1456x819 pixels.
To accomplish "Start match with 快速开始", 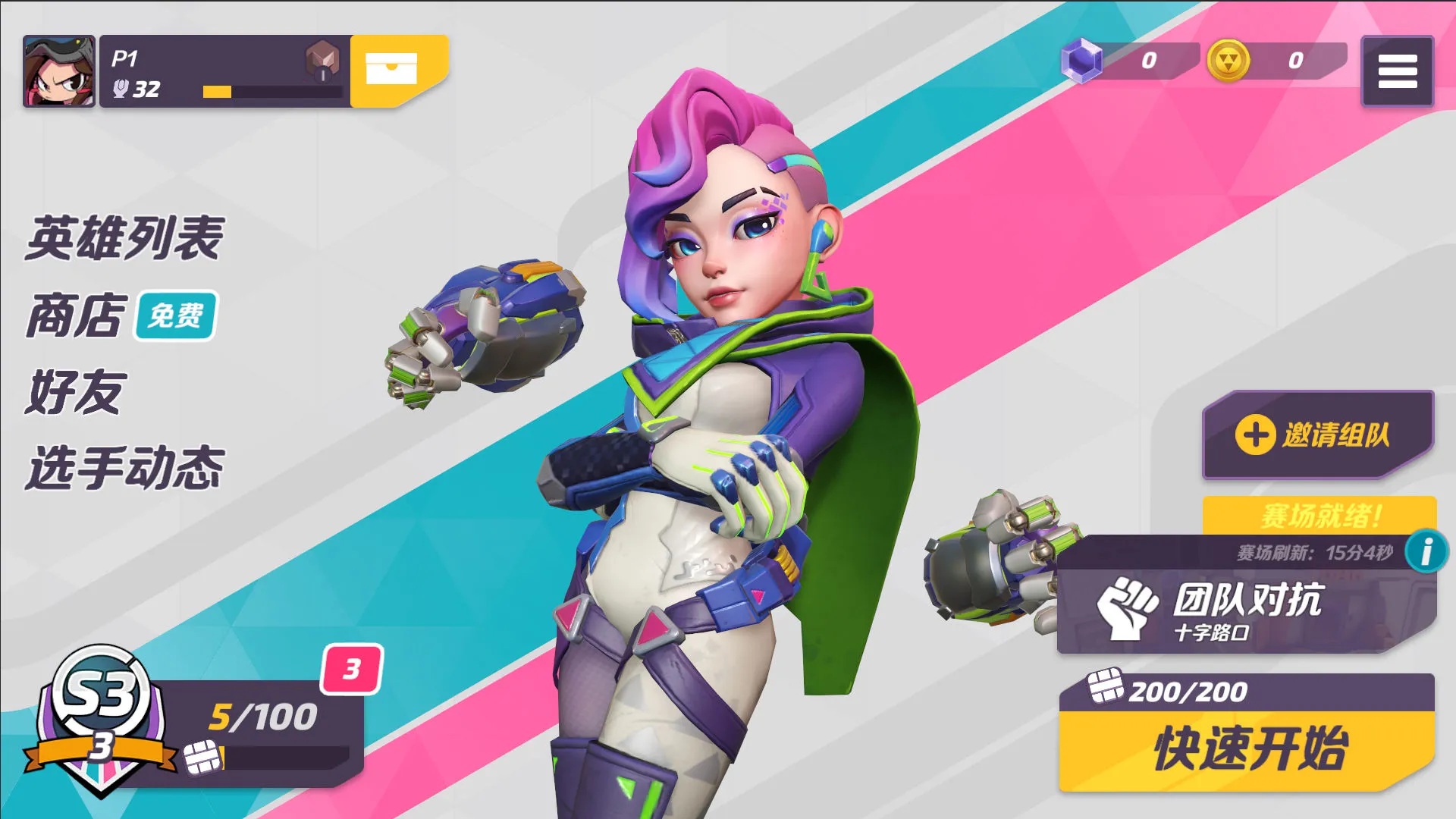I will point(1247,749).
